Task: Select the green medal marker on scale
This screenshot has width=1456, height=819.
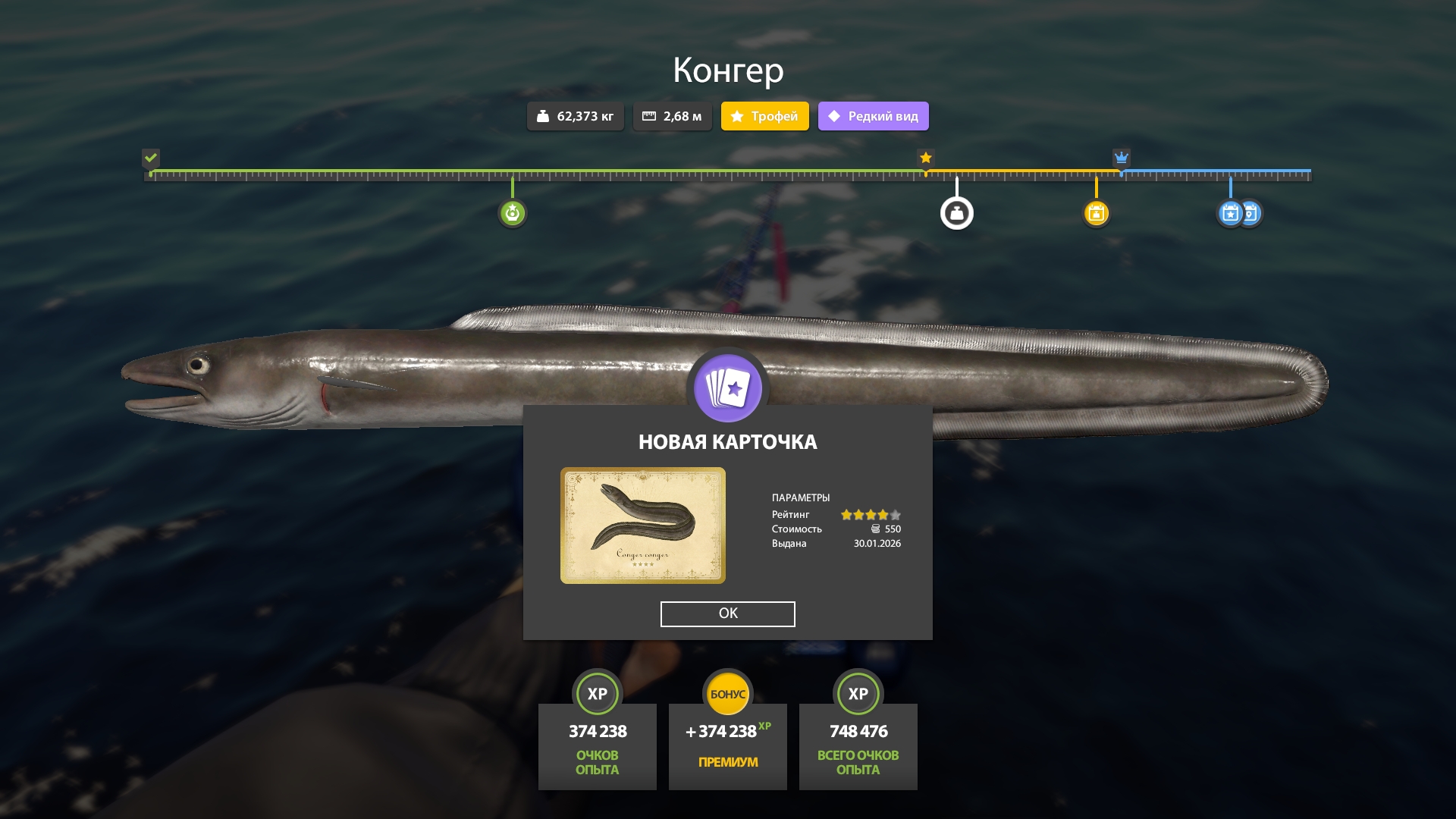Action: (x=513, y=213)
